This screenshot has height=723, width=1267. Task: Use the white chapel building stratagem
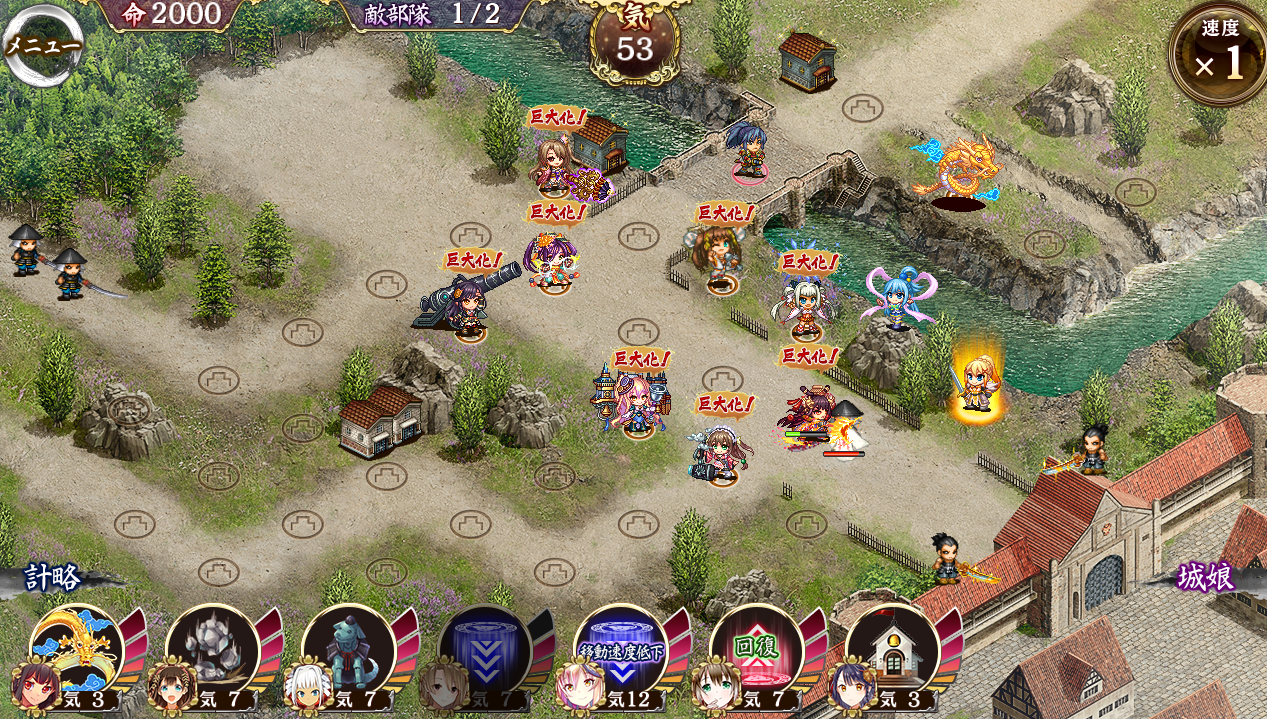point(893,651)
